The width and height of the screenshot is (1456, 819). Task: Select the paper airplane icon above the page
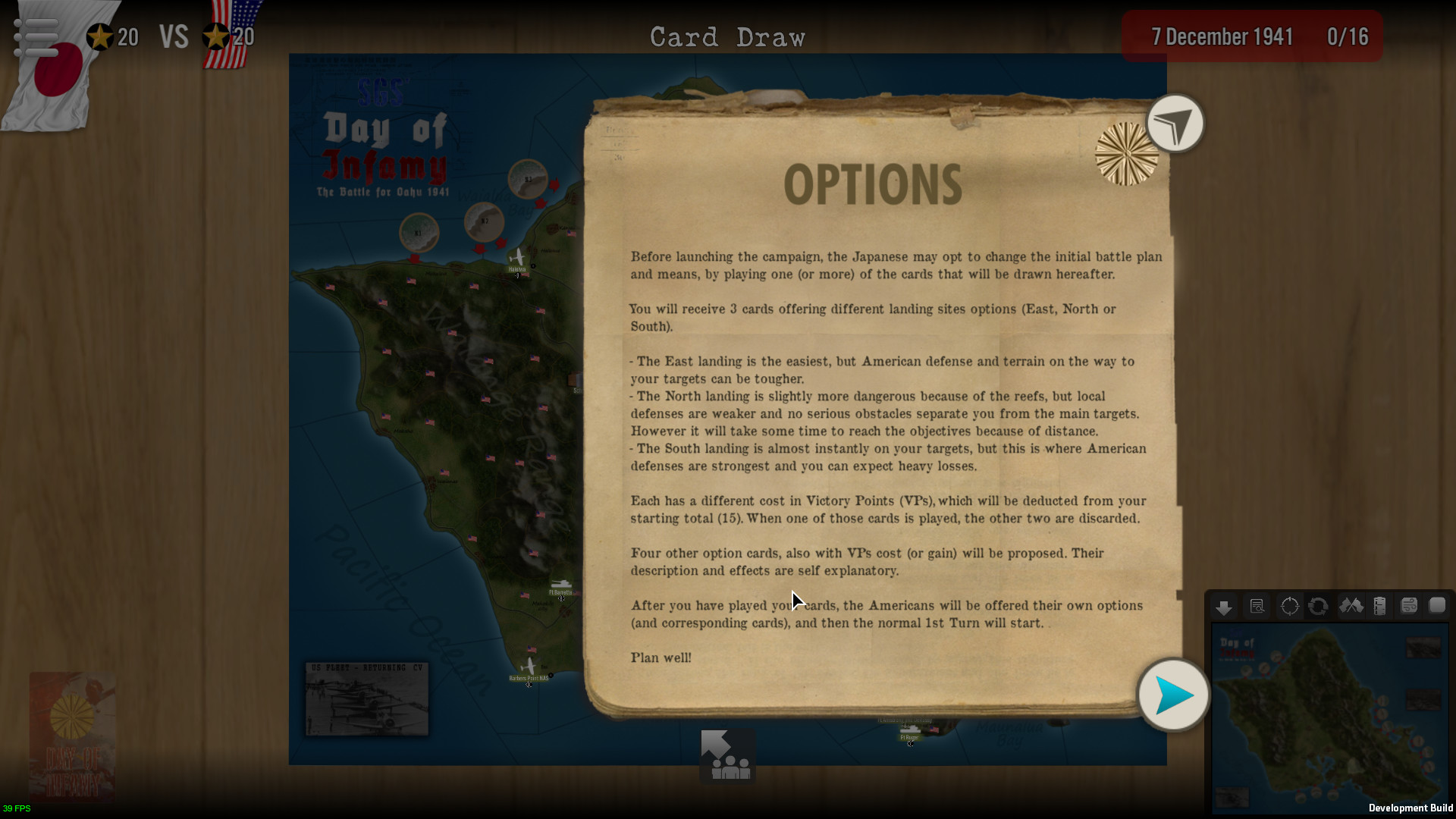pyautogui.click(x=1175, y=123)
